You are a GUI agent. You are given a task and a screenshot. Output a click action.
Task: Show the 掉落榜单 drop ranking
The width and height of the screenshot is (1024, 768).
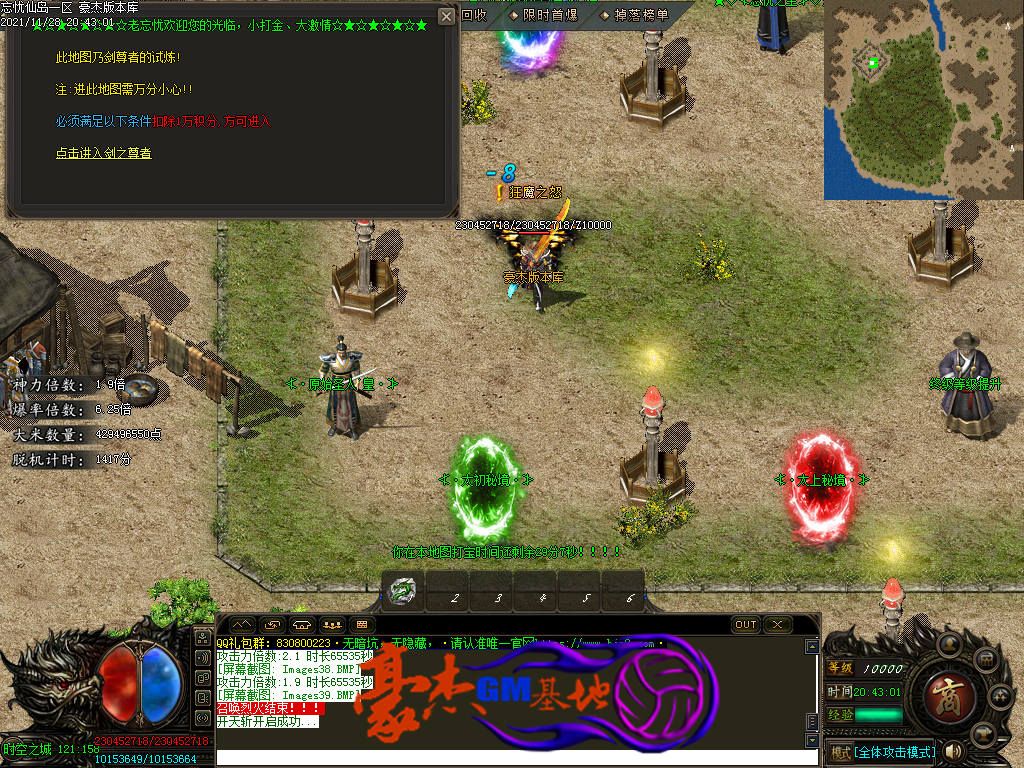pyautogui.click(x=634, y=15)
